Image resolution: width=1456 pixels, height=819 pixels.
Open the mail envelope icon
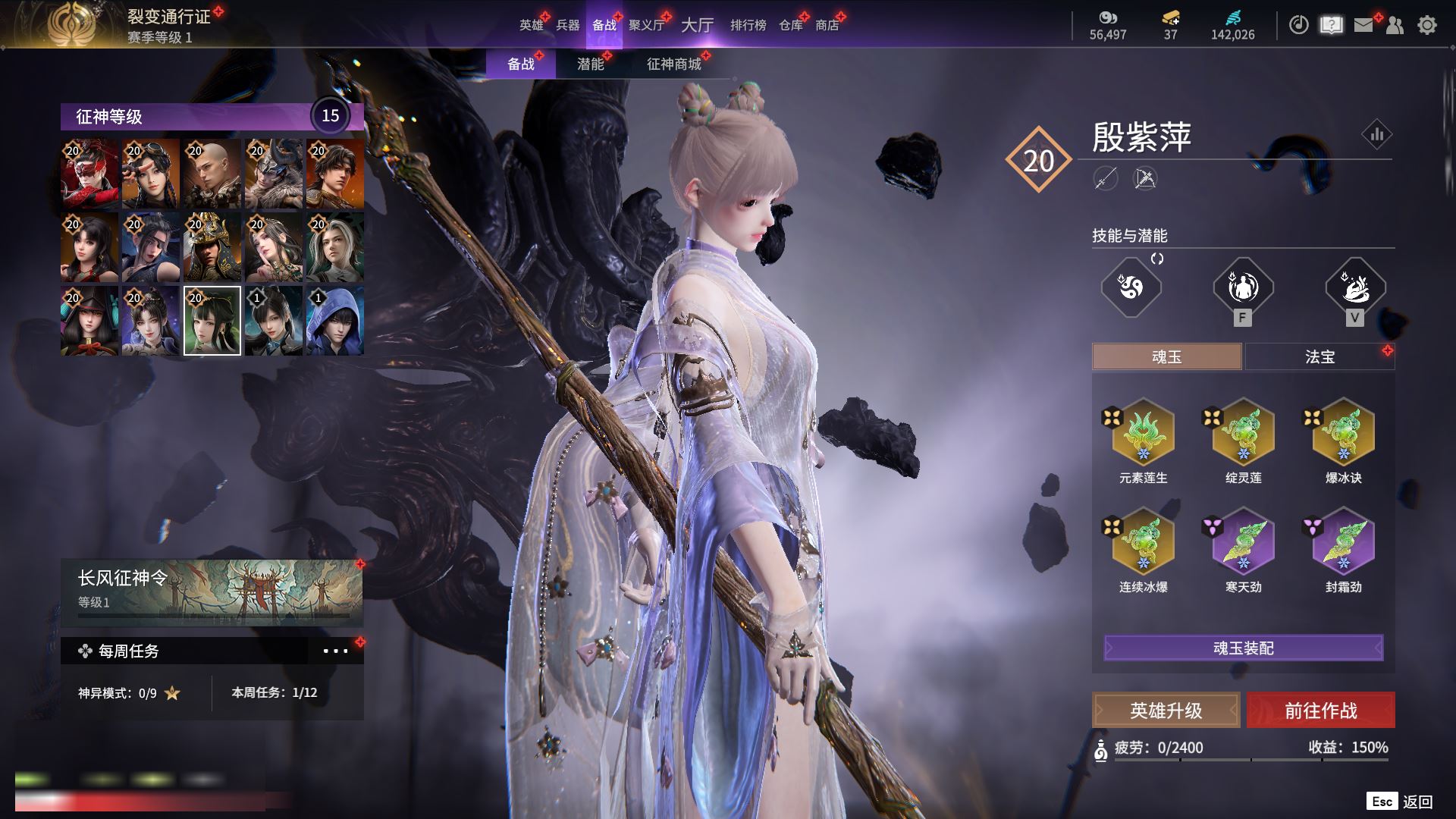coord(1363,26)
